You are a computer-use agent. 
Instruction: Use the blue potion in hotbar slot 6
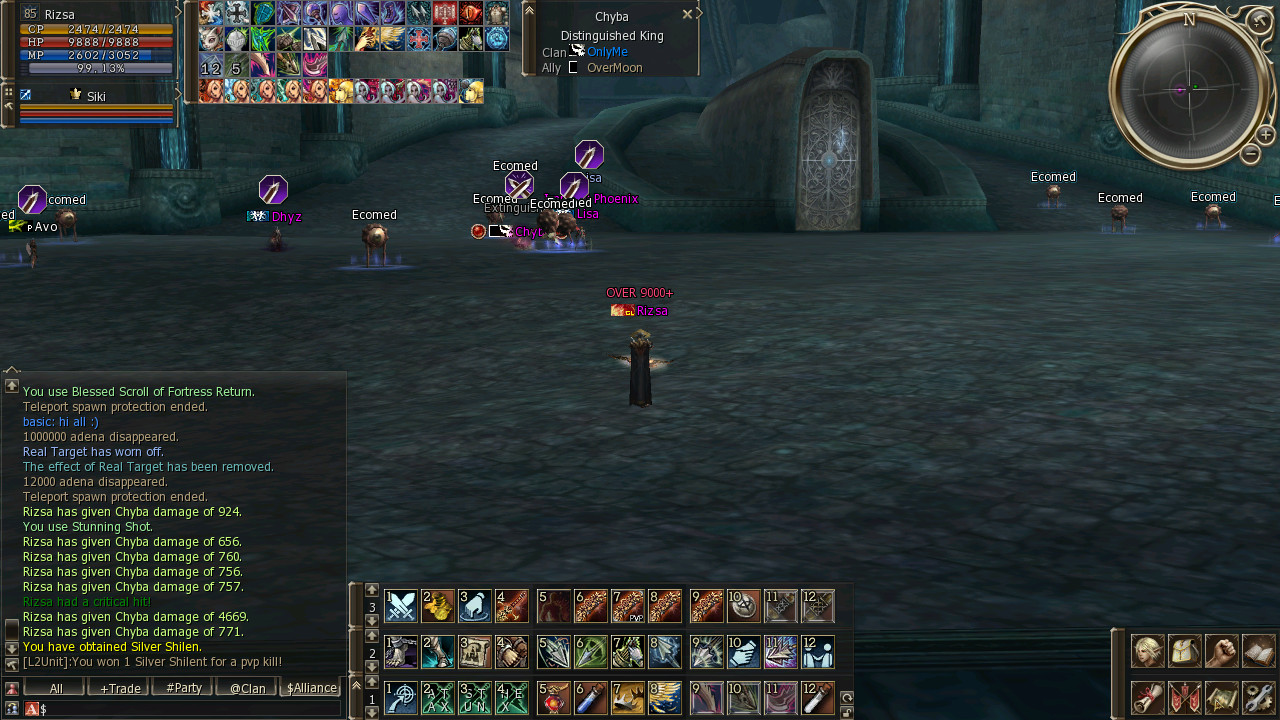pos(591,698)
